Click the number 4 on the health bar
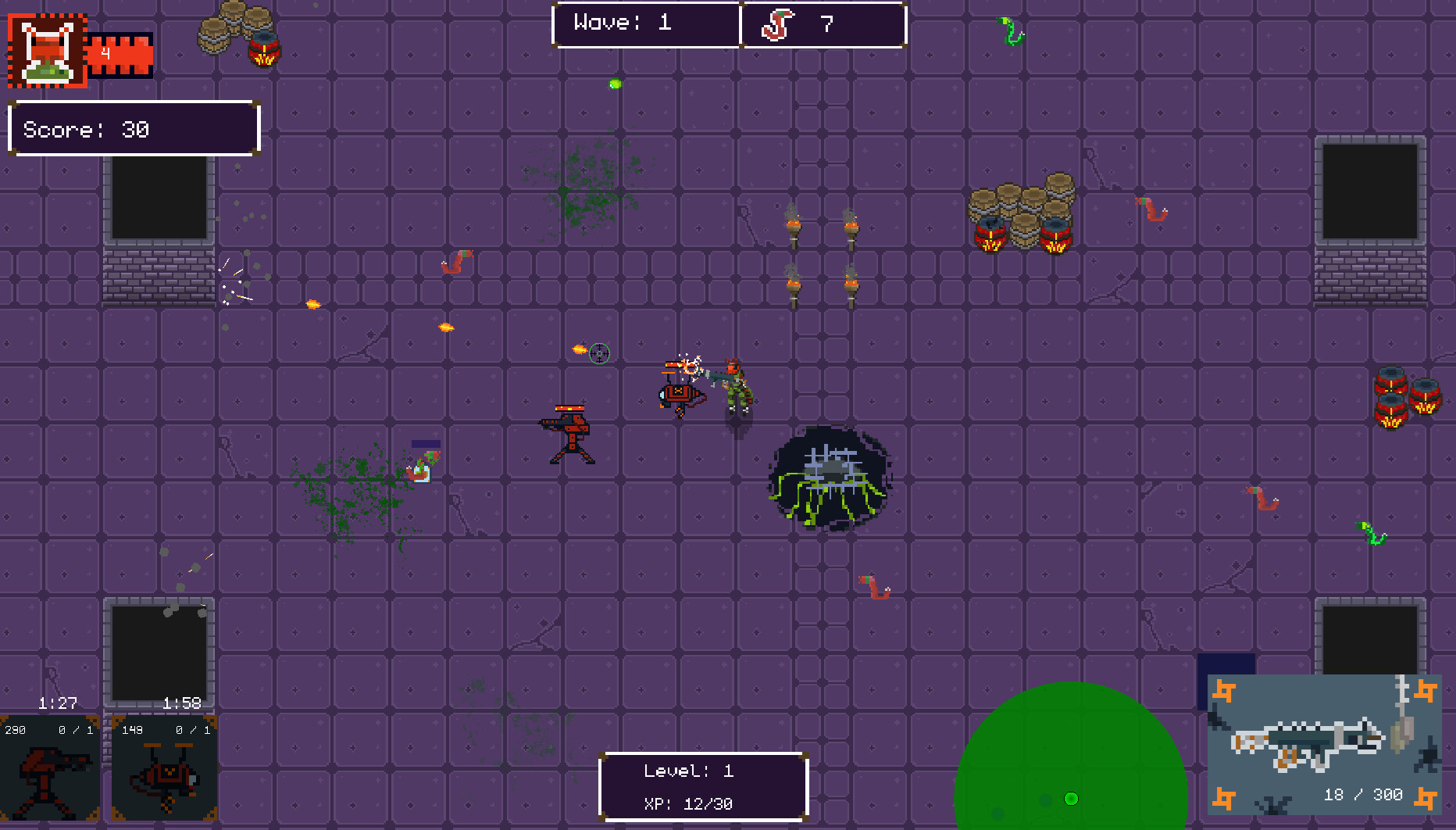Viewport: 1456px width, 830px height. [x=105, y=53]
